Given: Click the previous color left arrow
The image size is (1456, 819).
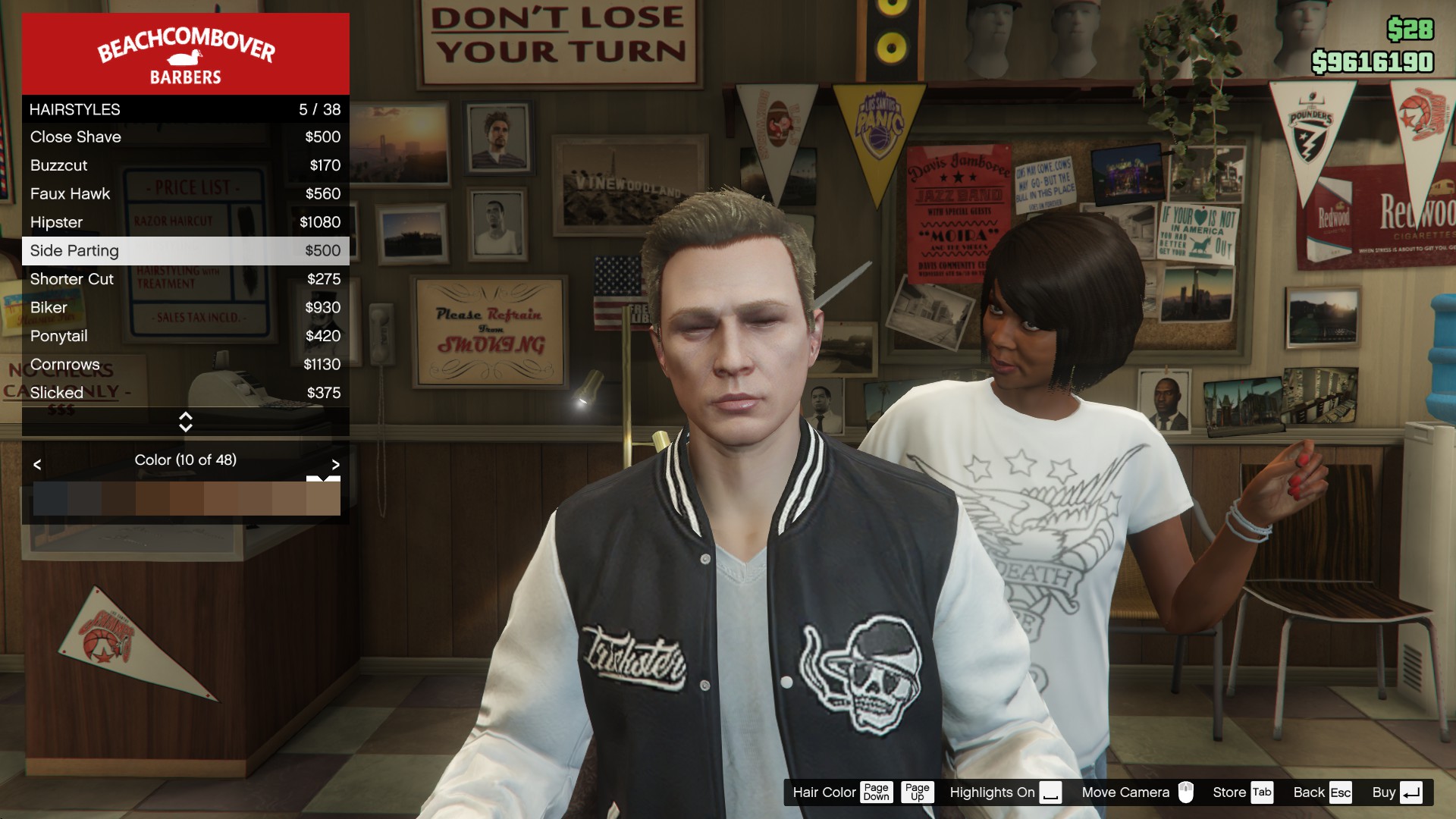Looking at the screenshot, I should (37, 464).
